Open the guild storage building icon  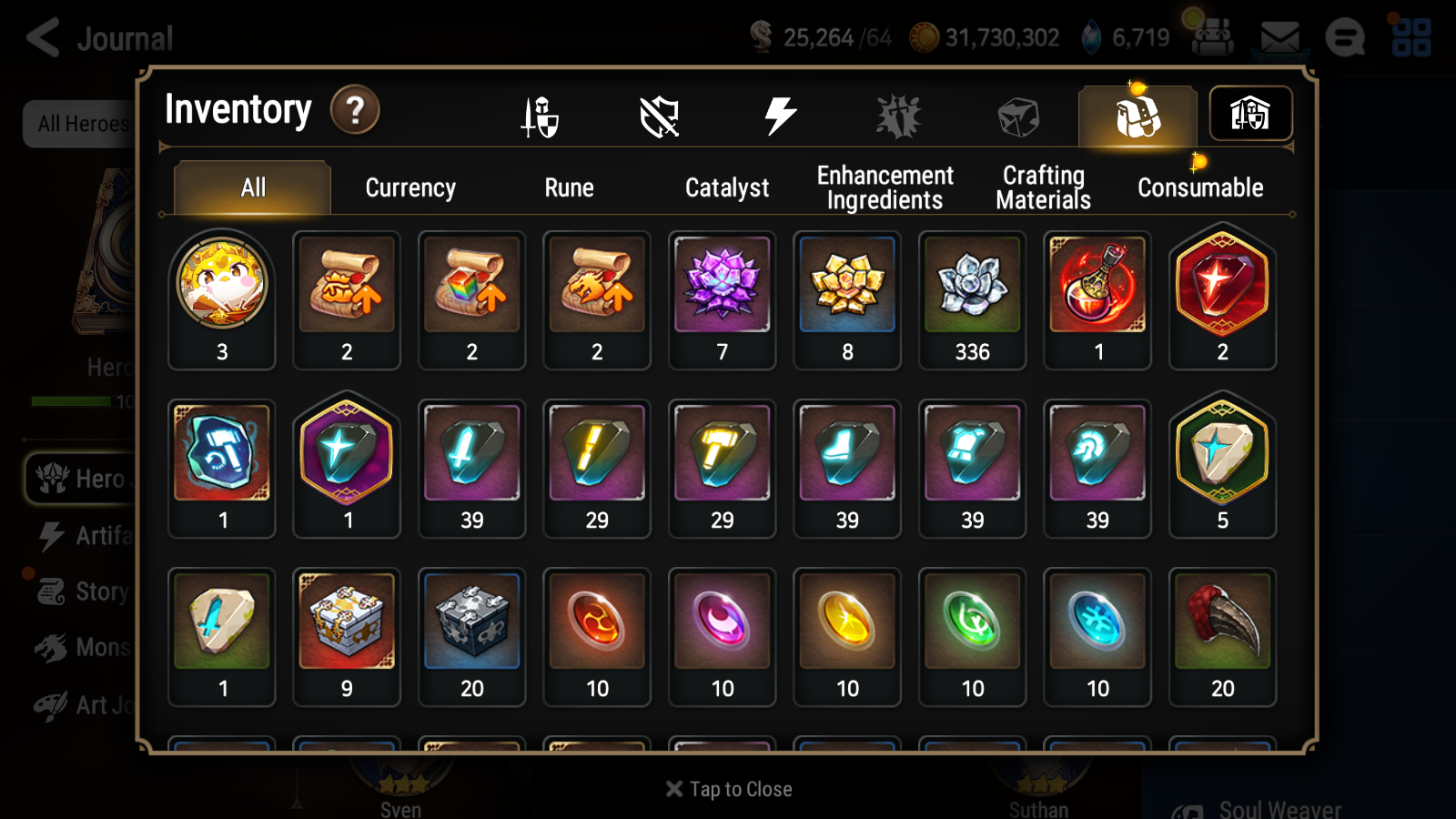point(1250,113)
